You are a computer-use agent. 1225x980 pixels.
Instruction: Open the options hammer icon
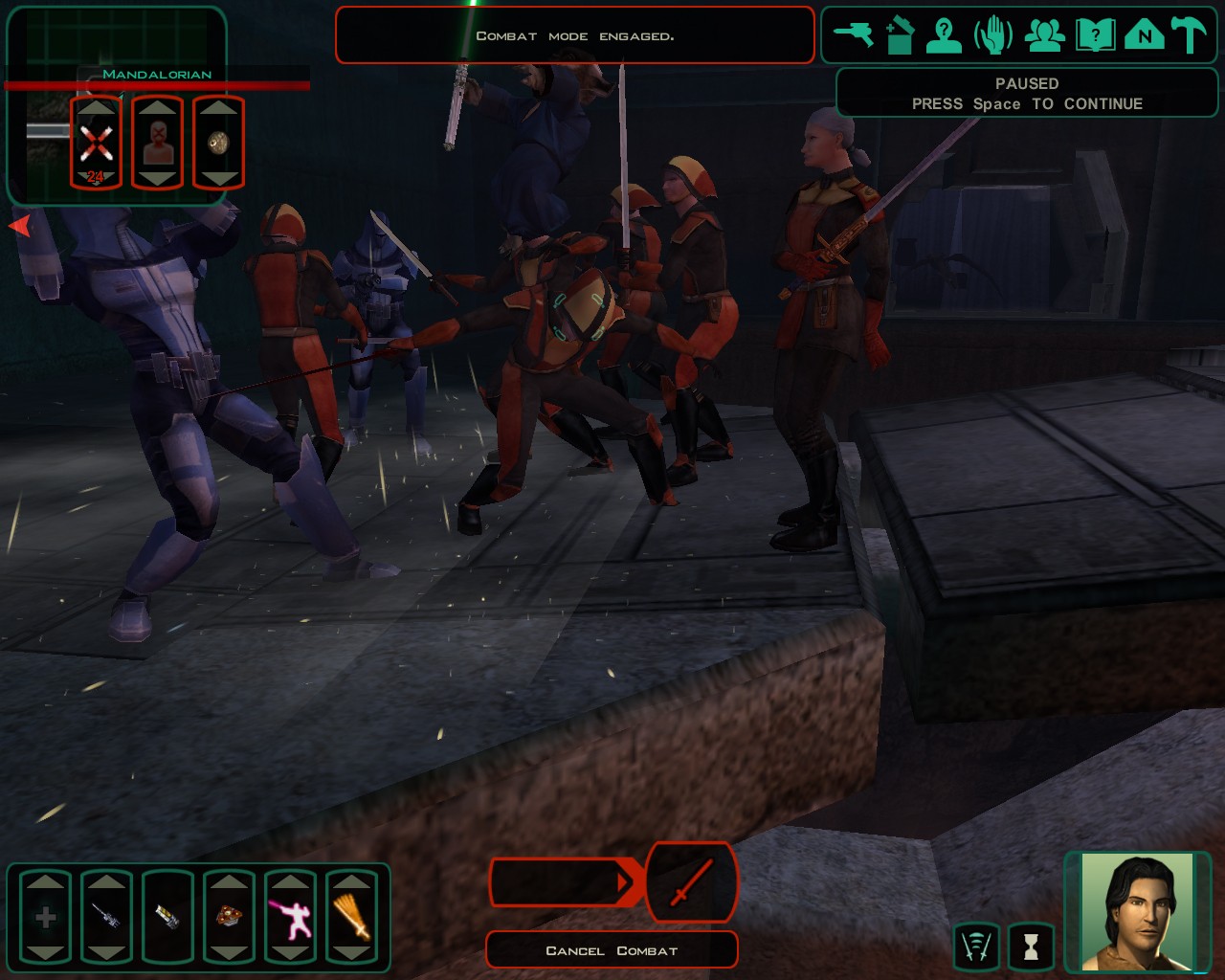point(1190,36)
